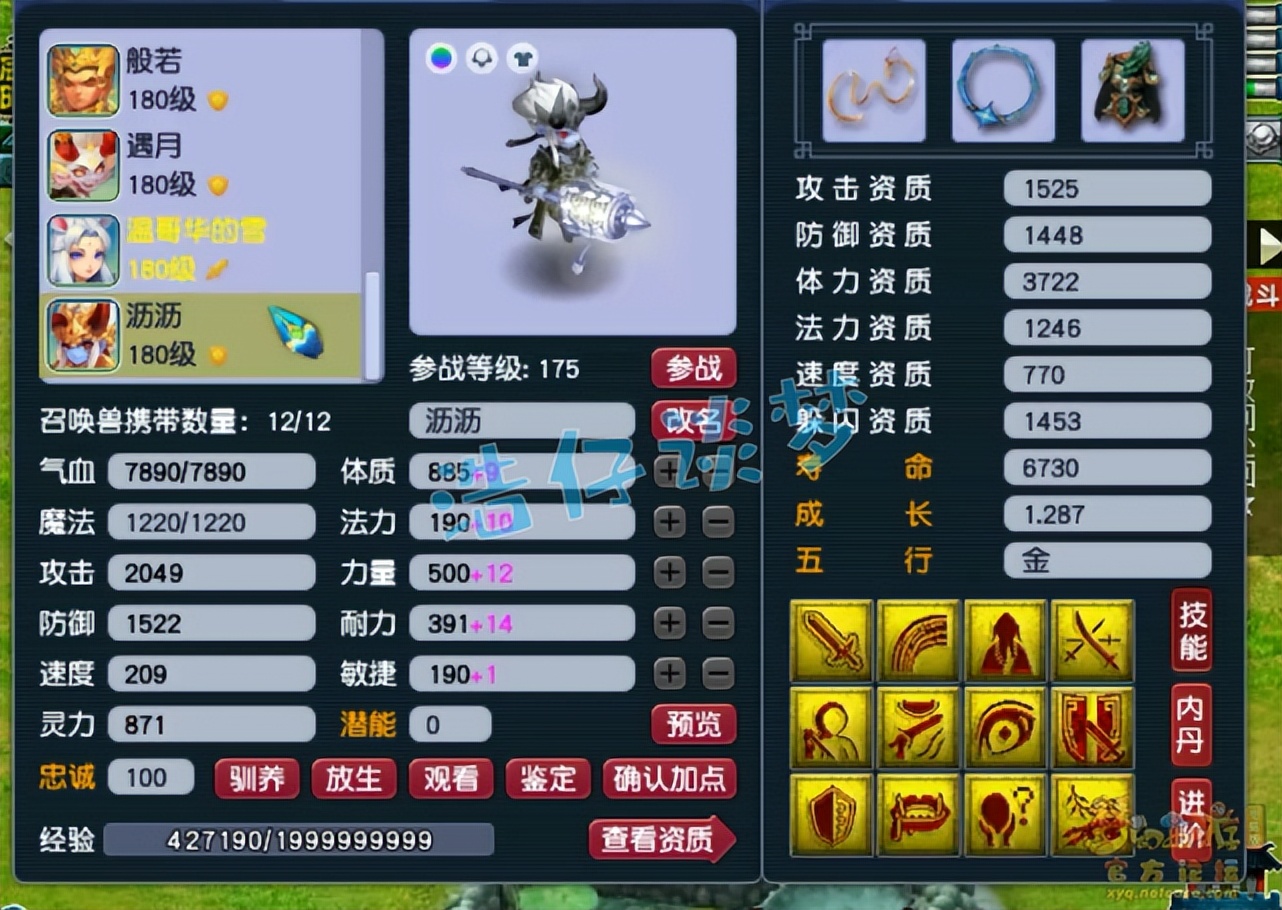The height and width of the screenshot is (910, 1282).
Task: Select the blue necklace equipment thumbnail
Action: pyautogui.click(x=1004, y=90)
